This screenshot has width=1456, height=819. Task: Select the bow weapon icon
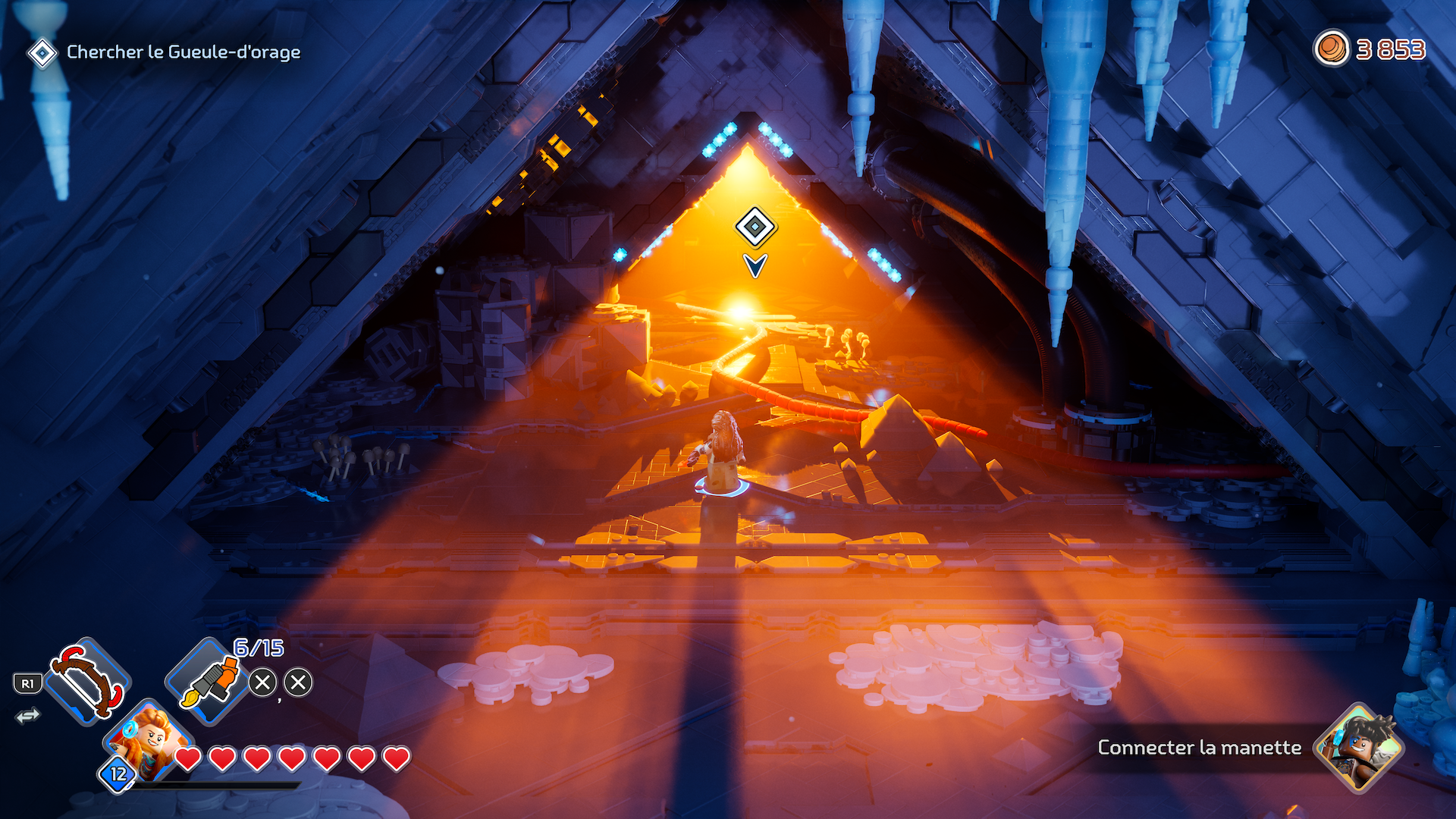[x=87, y=680]
